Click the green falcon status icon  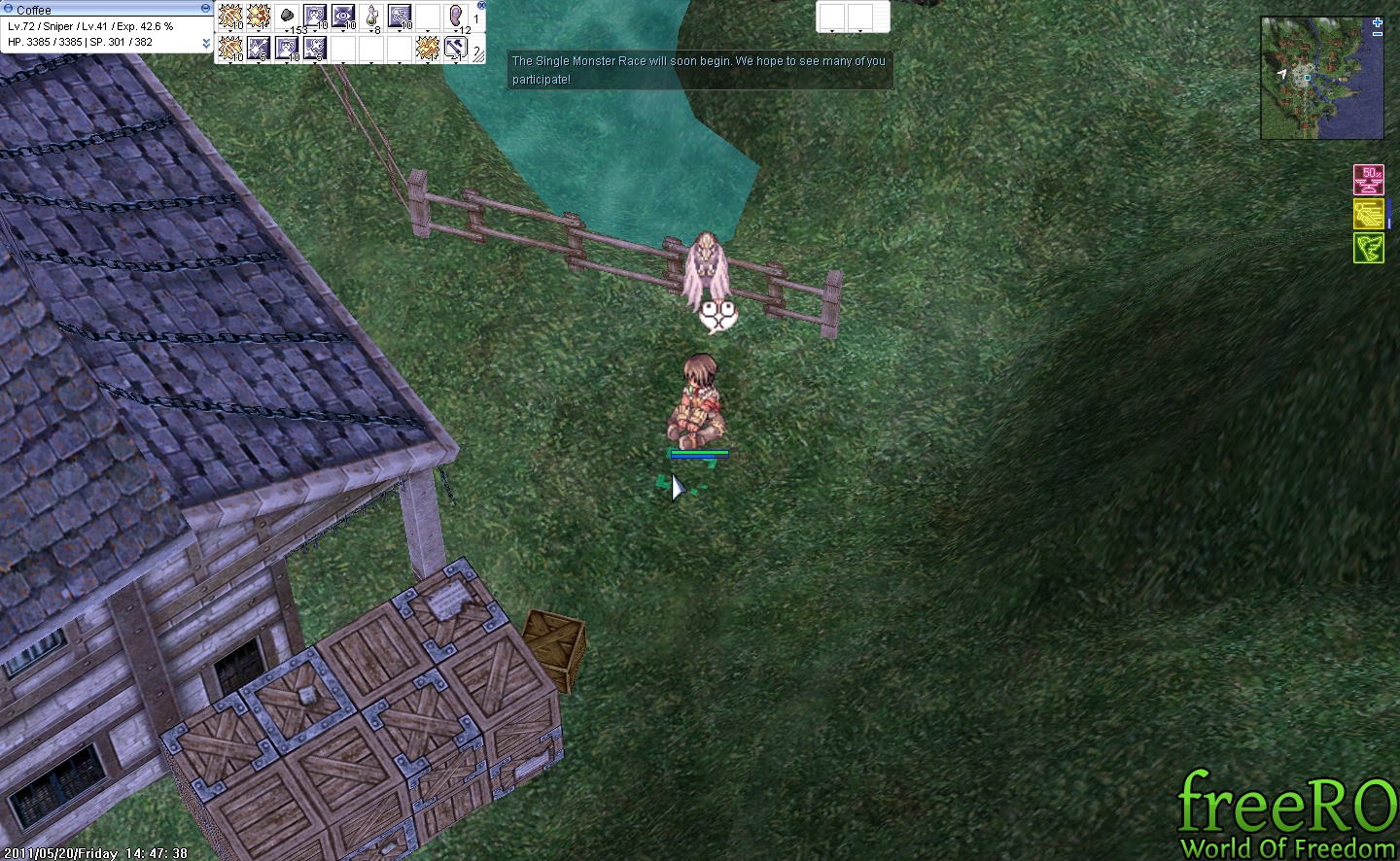pos(1369,248)
